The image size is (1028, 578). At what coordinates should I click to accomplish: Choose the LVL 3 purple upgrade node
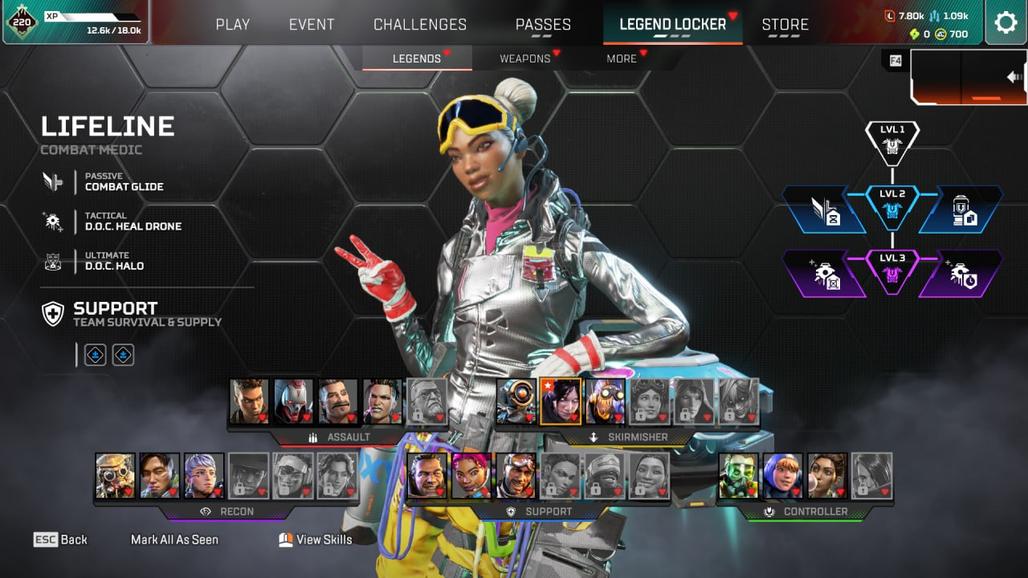[x=892, y=271]
